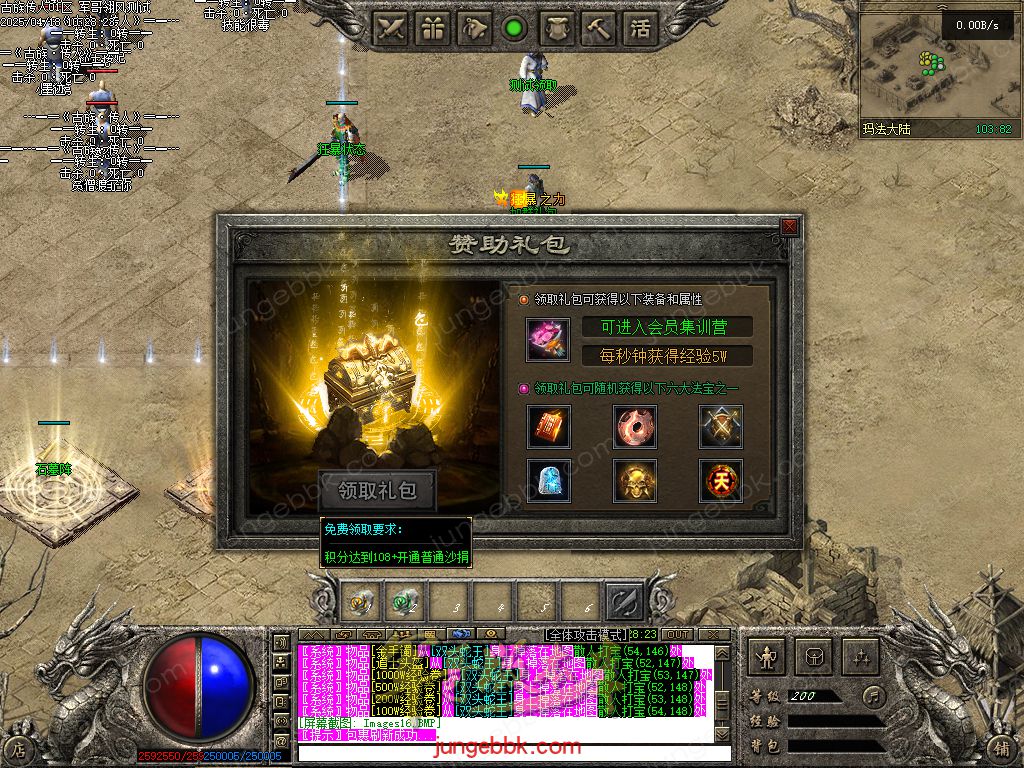This screenshot has height=768, width=1024.
Task: Select the red book treasure icon
Action: [549, 427]
